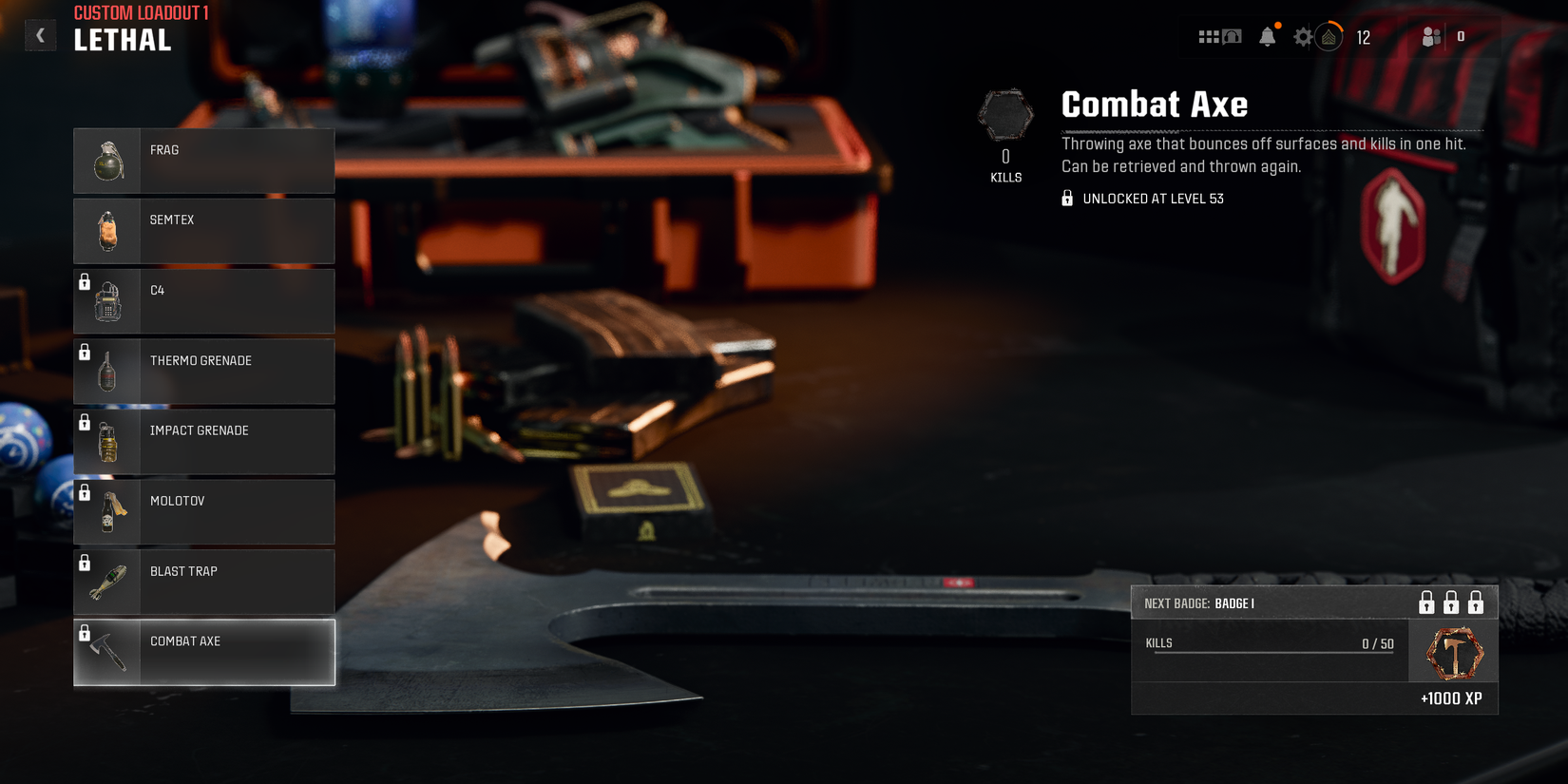Click the rightmost padlock in the badge row
Viewport: 1568px width, 784px height.
[1475, 602]
